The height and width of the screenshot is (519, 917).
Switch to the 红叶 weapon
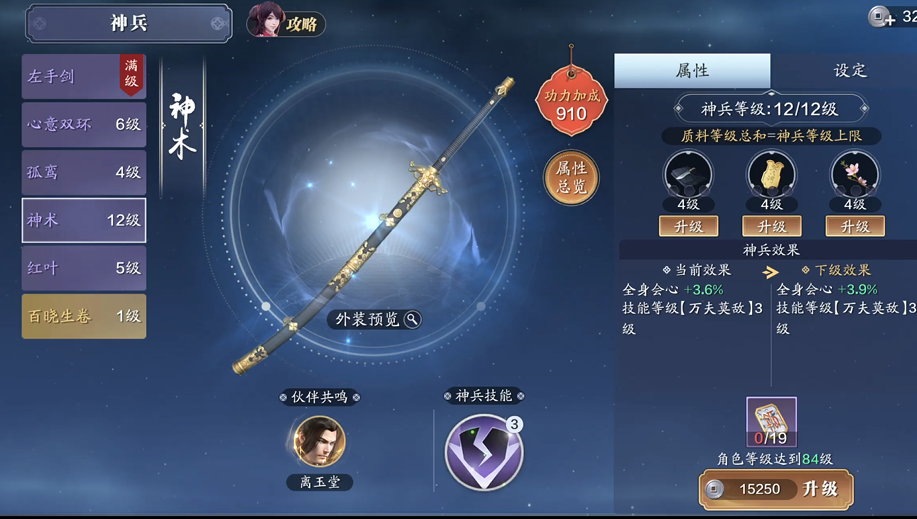click(x=83, y=268)
